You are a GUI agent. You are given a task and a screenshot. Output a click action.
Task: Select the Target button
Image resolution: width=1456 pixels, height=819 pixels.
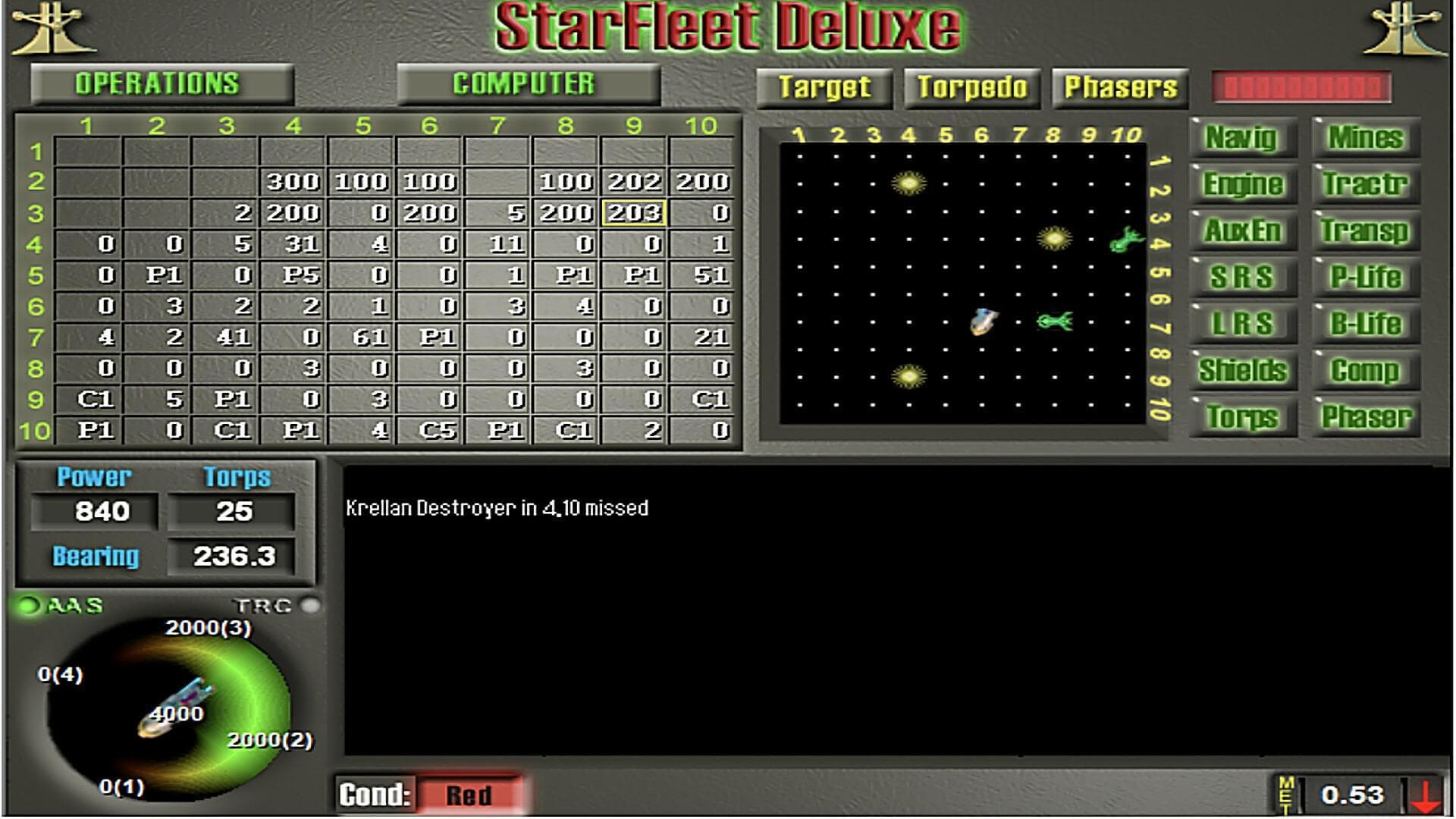point(824,87)
